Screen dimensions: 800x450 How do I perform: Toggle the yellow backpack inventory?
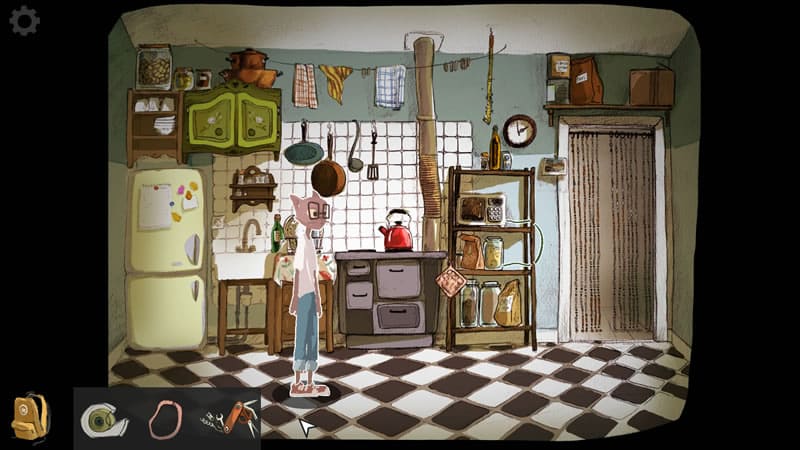tap(30, 416)
